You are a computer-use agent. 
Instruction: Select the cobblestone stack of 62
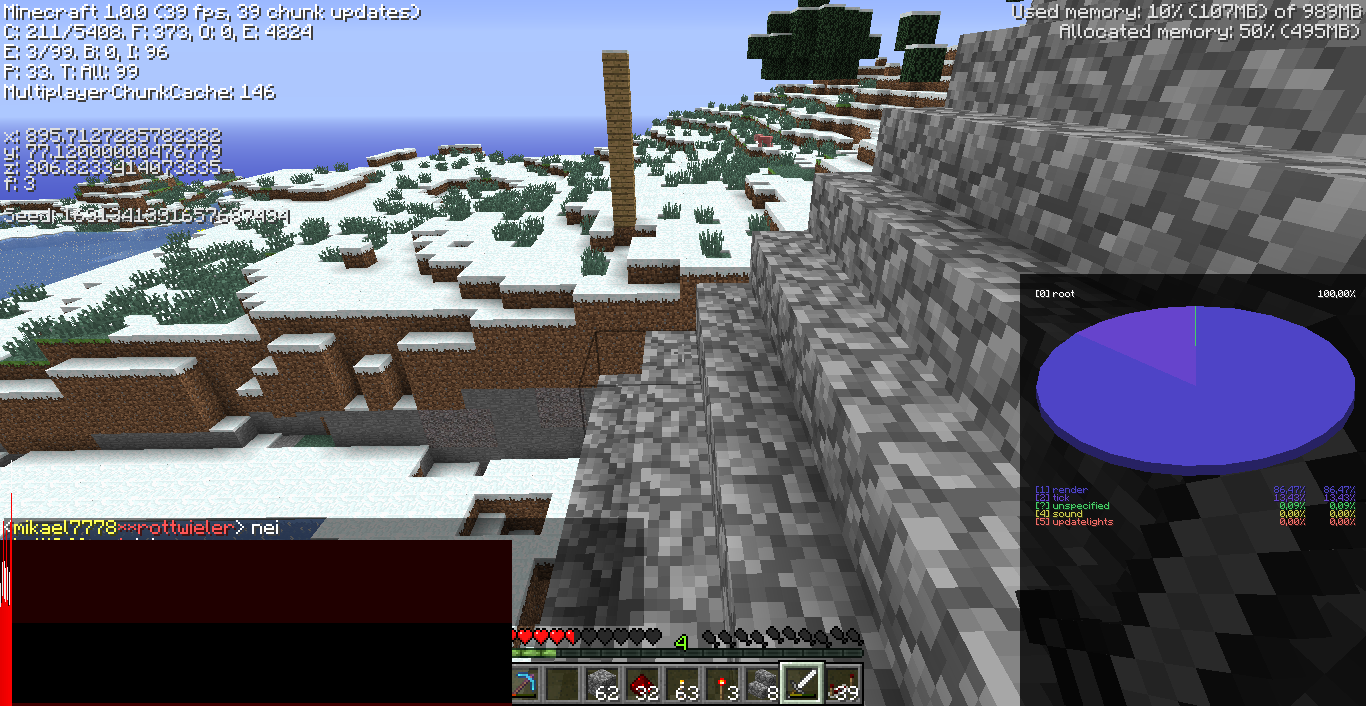pyautogui.click(x=603, y=685)
